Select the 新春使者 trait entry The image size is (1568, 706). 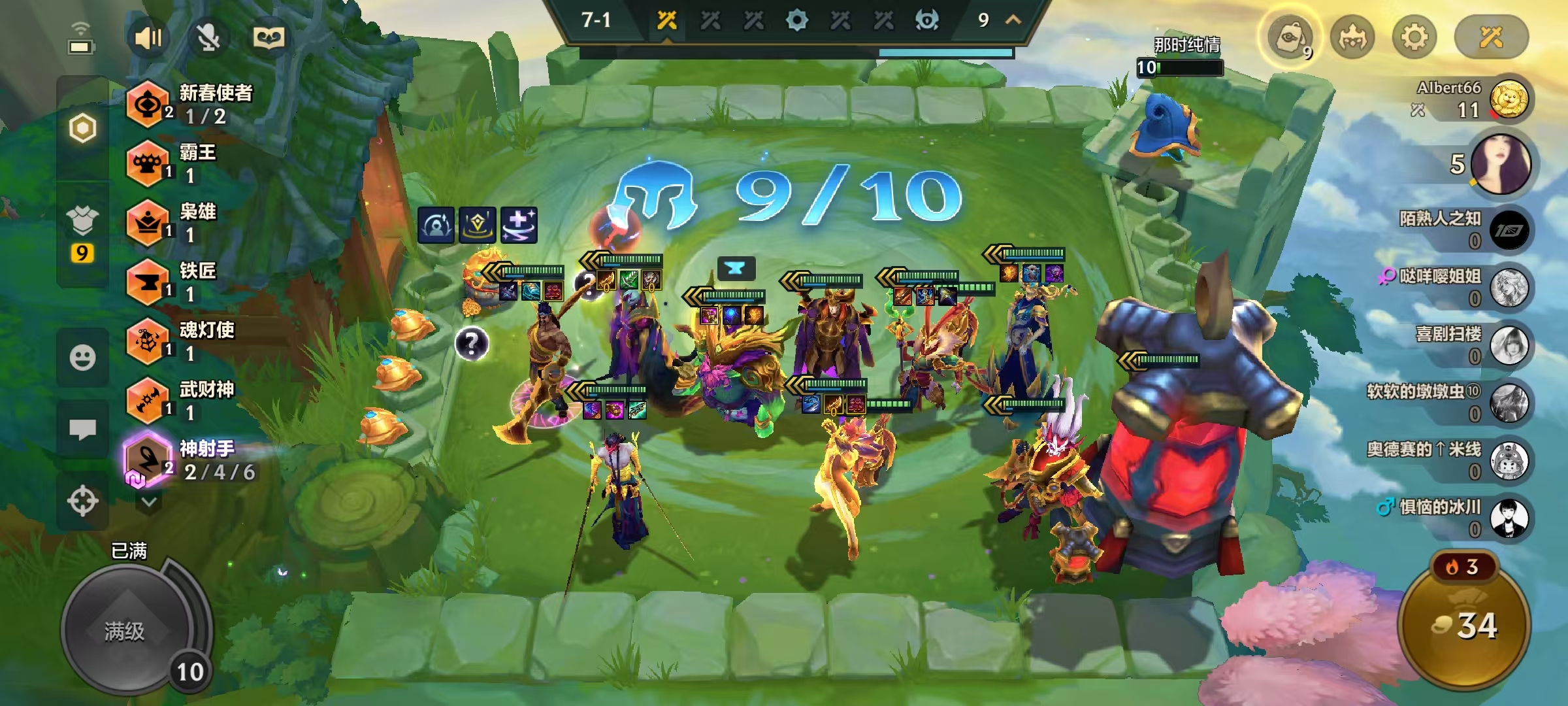pyautogui.click(x=189, y=104)
